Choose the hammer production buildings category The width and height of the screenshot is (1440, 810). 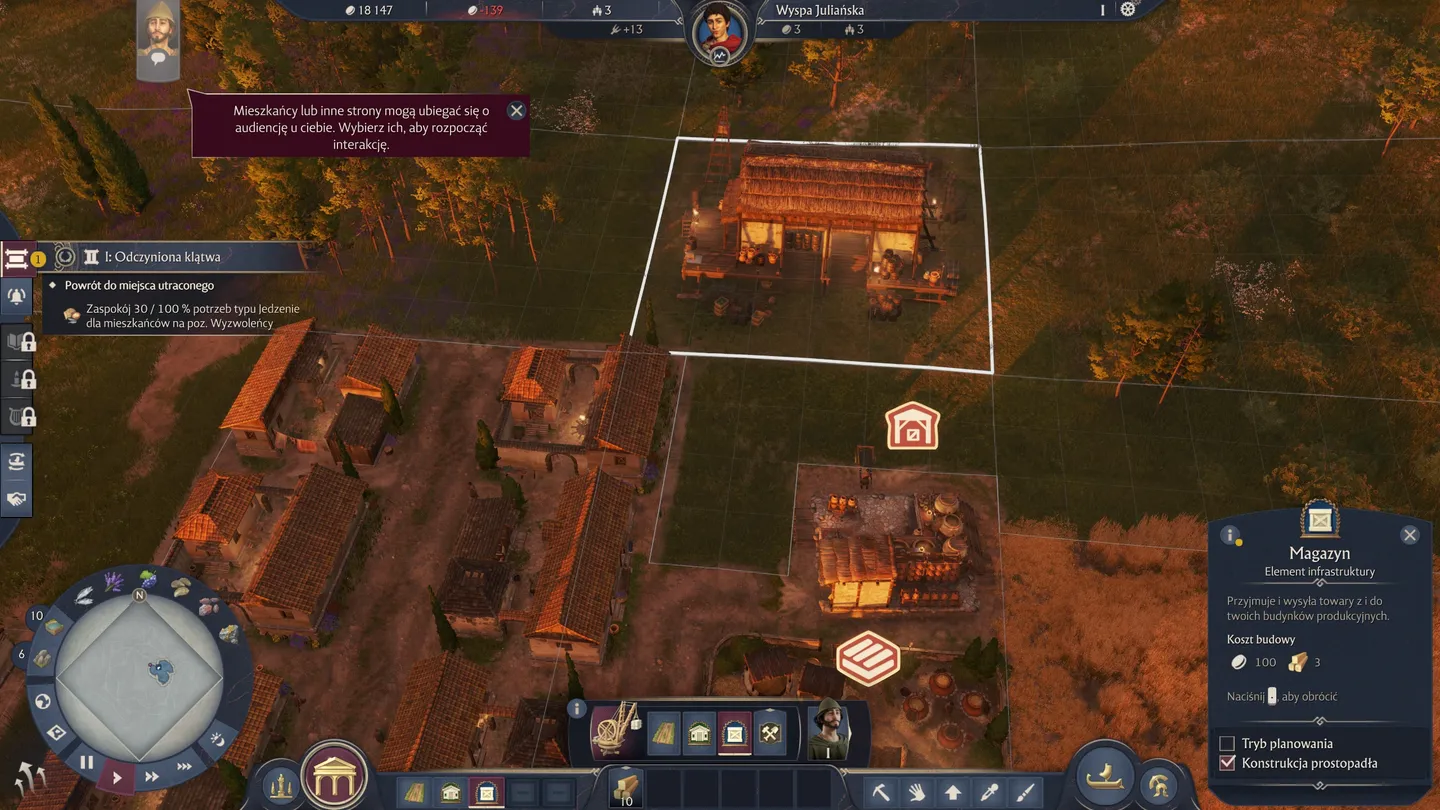770,734
